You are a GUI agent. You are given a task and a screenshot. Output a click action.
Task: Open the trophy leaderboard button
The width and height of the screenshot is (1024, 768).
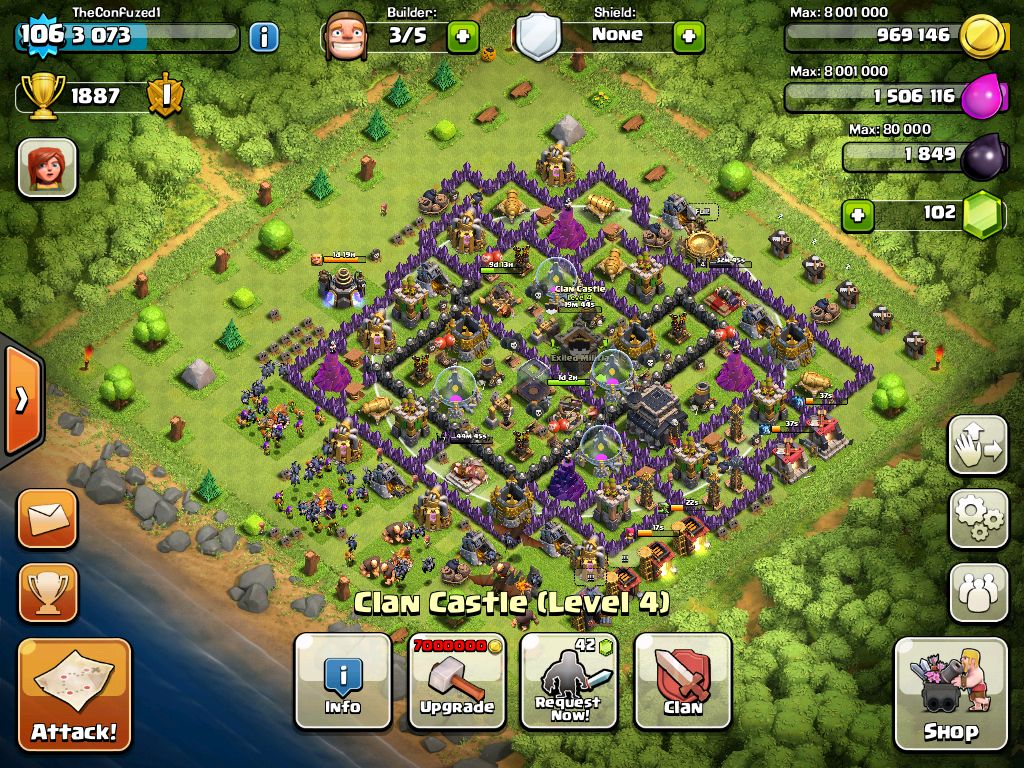(x=47, y=592)
